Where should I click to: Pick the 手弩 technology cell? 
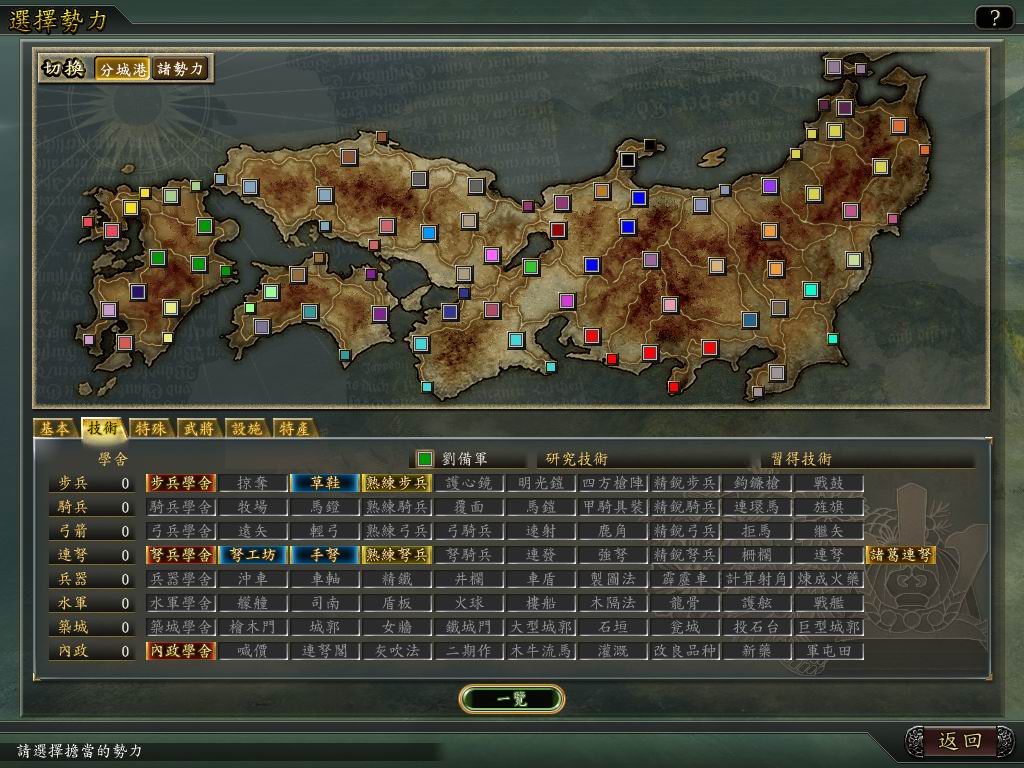[325, 555]
